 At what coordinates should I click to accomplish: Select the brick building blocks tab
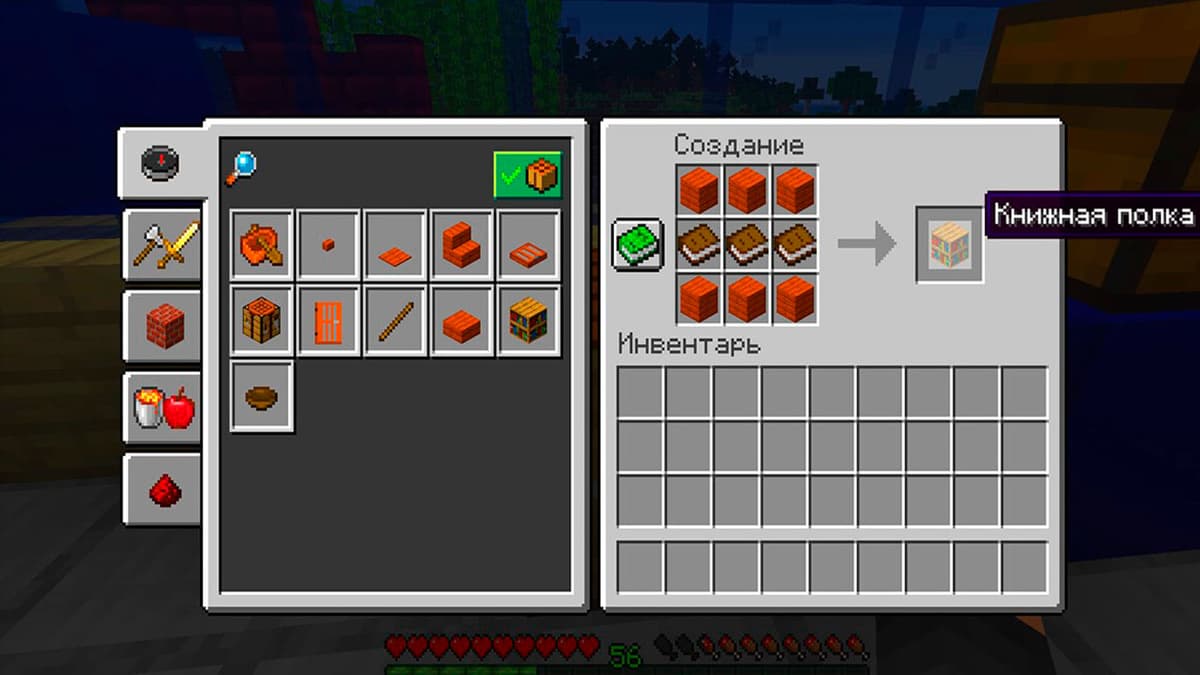162,326
